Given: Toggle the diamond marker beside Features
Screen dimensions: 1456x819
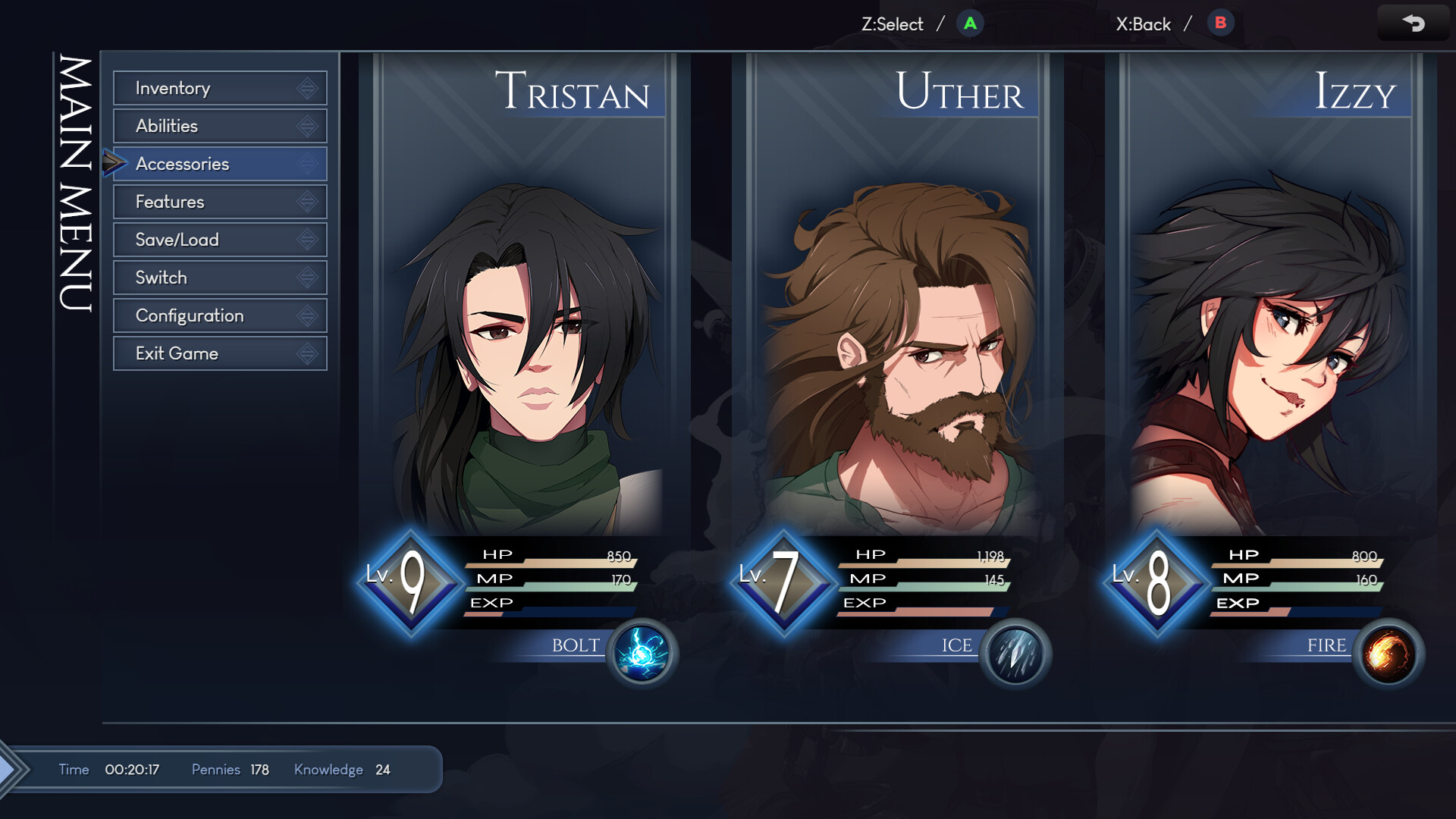Looking at the screenshot, I should [x=306, y=202].
